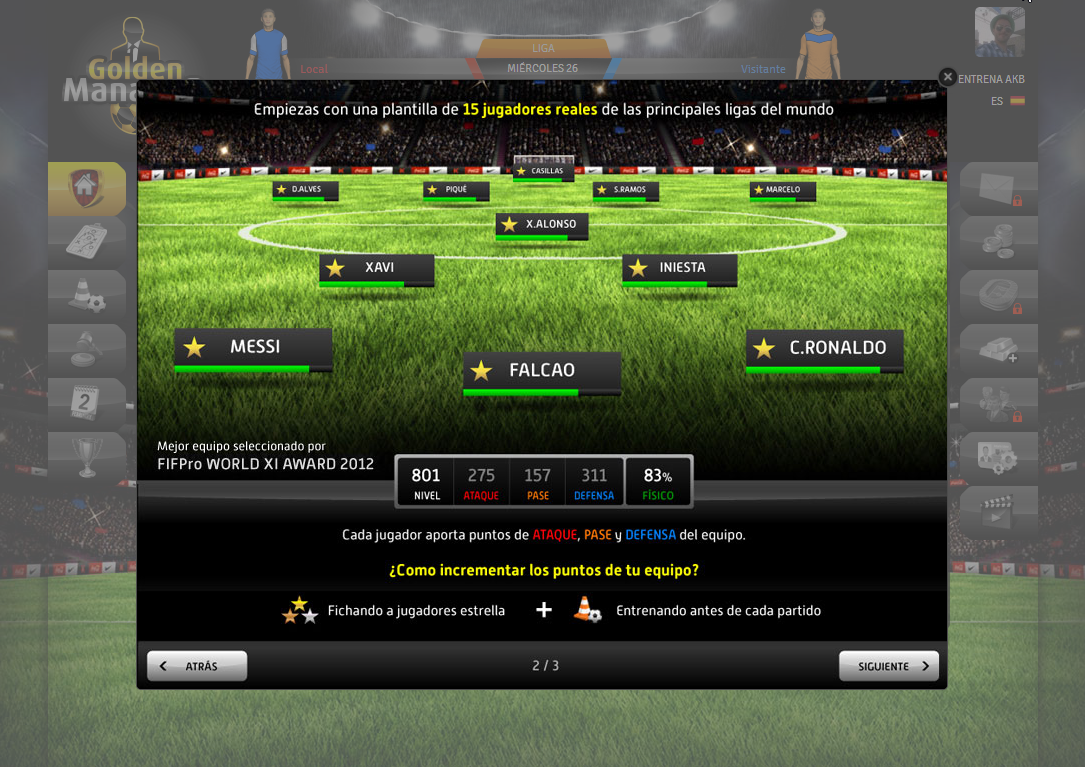Image resolution: width=1085 pixels, height=767 pixels.
Task: Select the FALCAO player card
Action: (541, 371)
